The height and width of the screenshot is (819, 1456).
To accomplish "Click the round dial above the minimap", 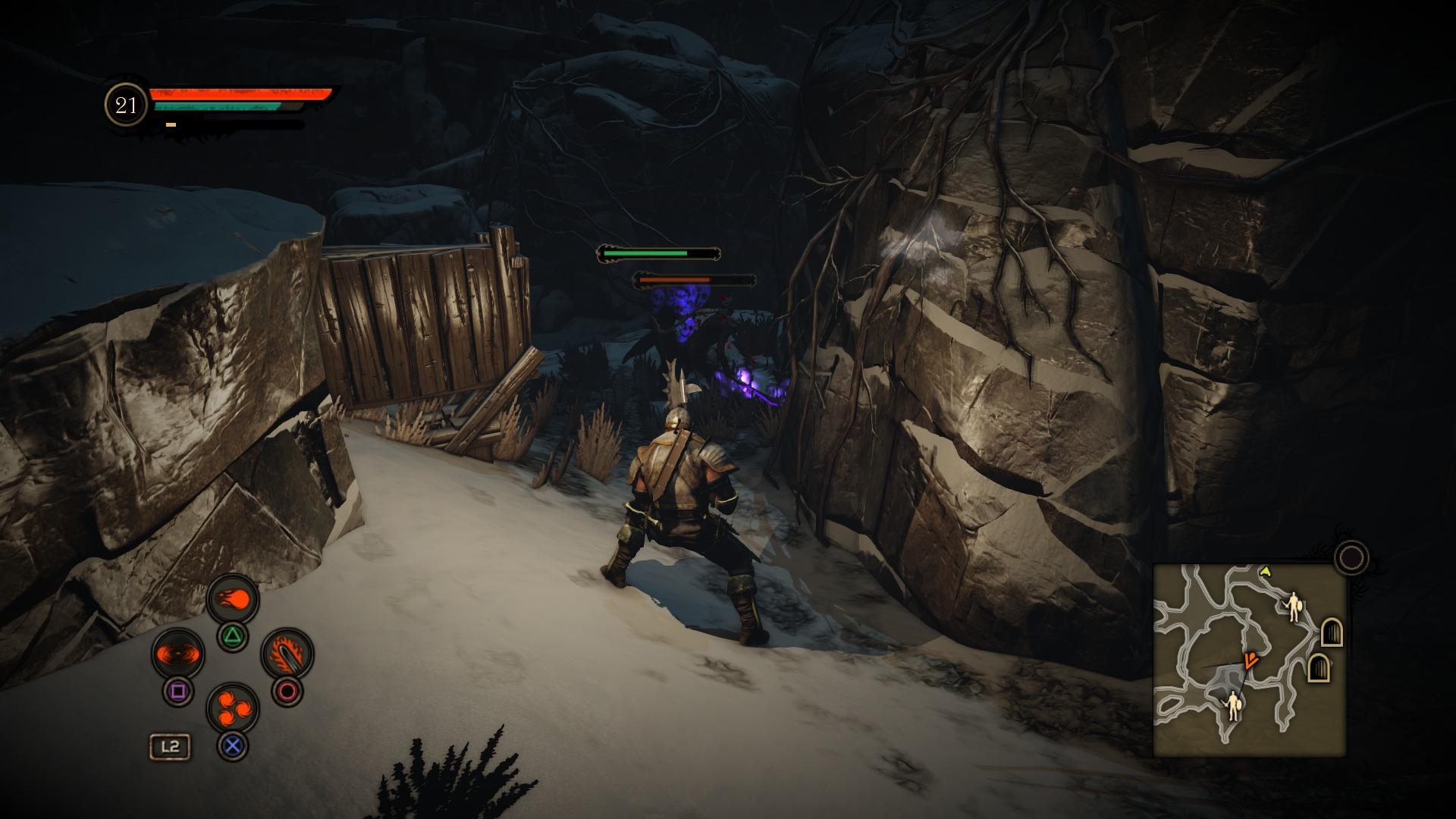I will click(1351, 558).
